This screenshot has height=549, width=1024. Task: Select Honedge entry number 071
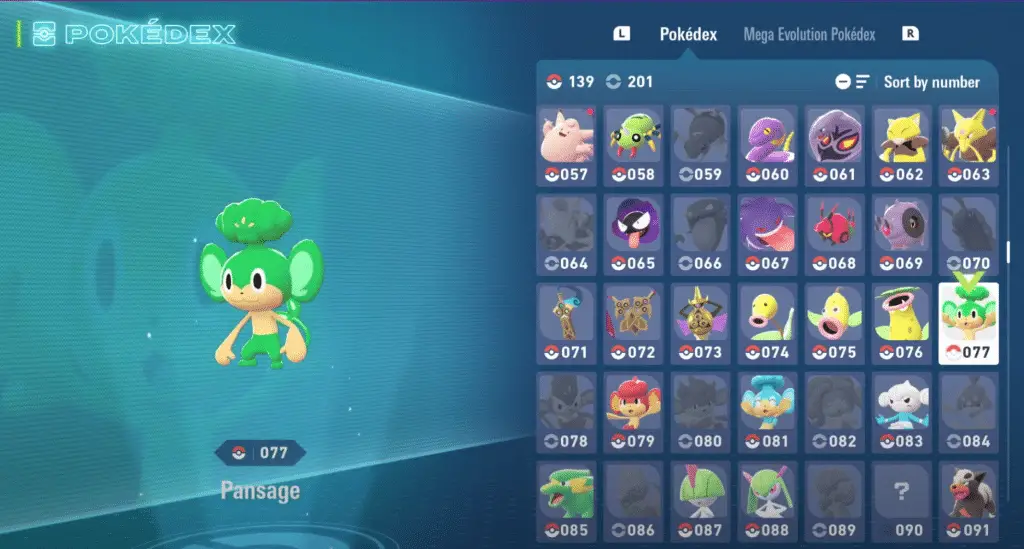click(566, 323)
